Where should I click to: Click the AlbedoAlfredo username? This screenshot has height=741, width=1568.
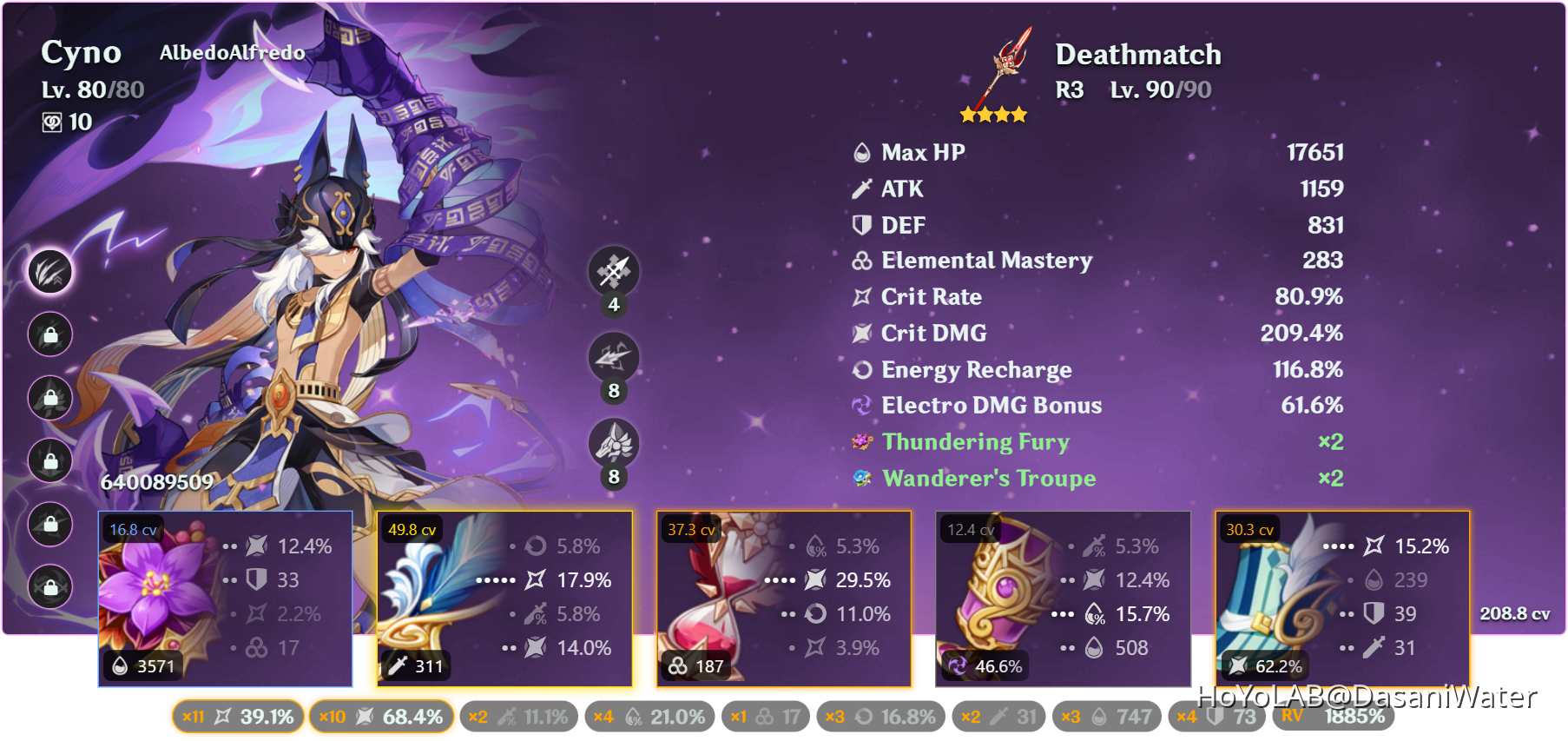pyautogui.click(x=231, y=52)
